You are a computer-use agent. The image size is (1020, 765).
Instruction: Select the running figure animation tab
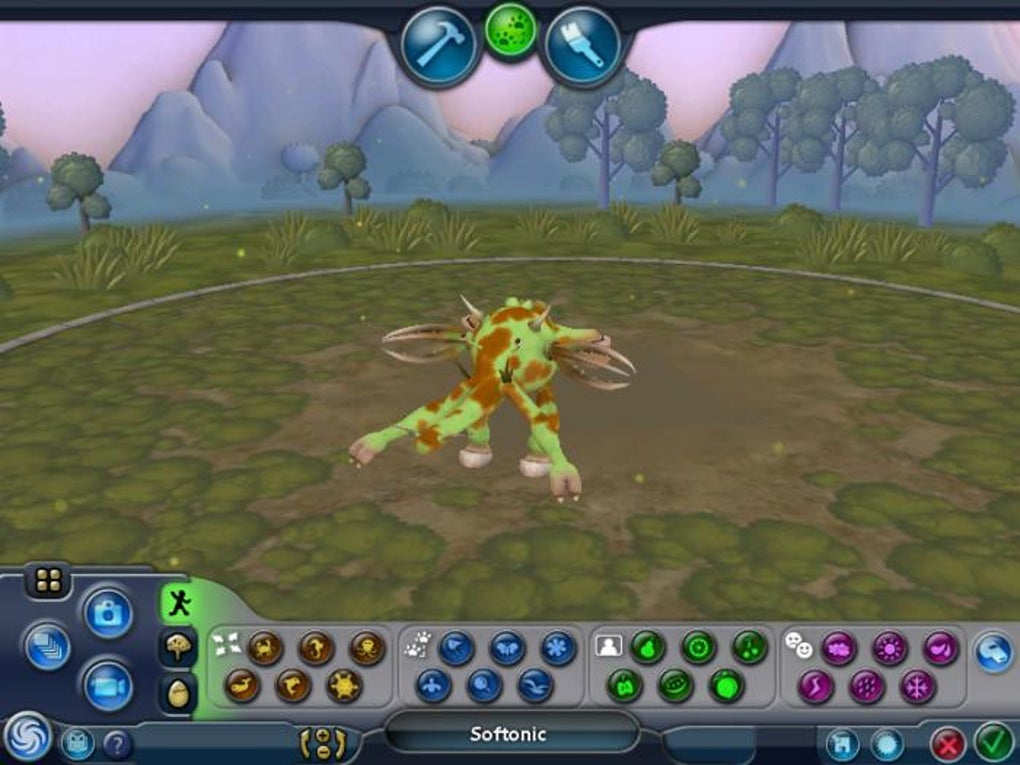pyautogui.click(x=178, y=602)
